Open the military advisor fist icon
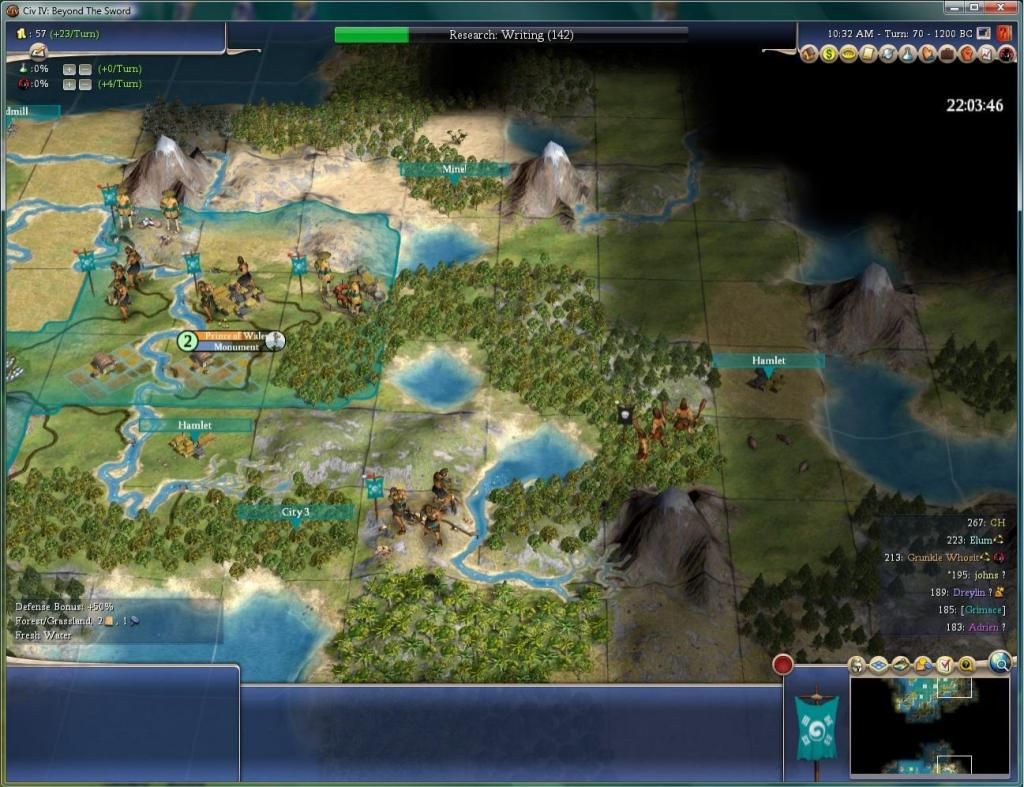Screen dimensions: 1024x787 (965, 54)
